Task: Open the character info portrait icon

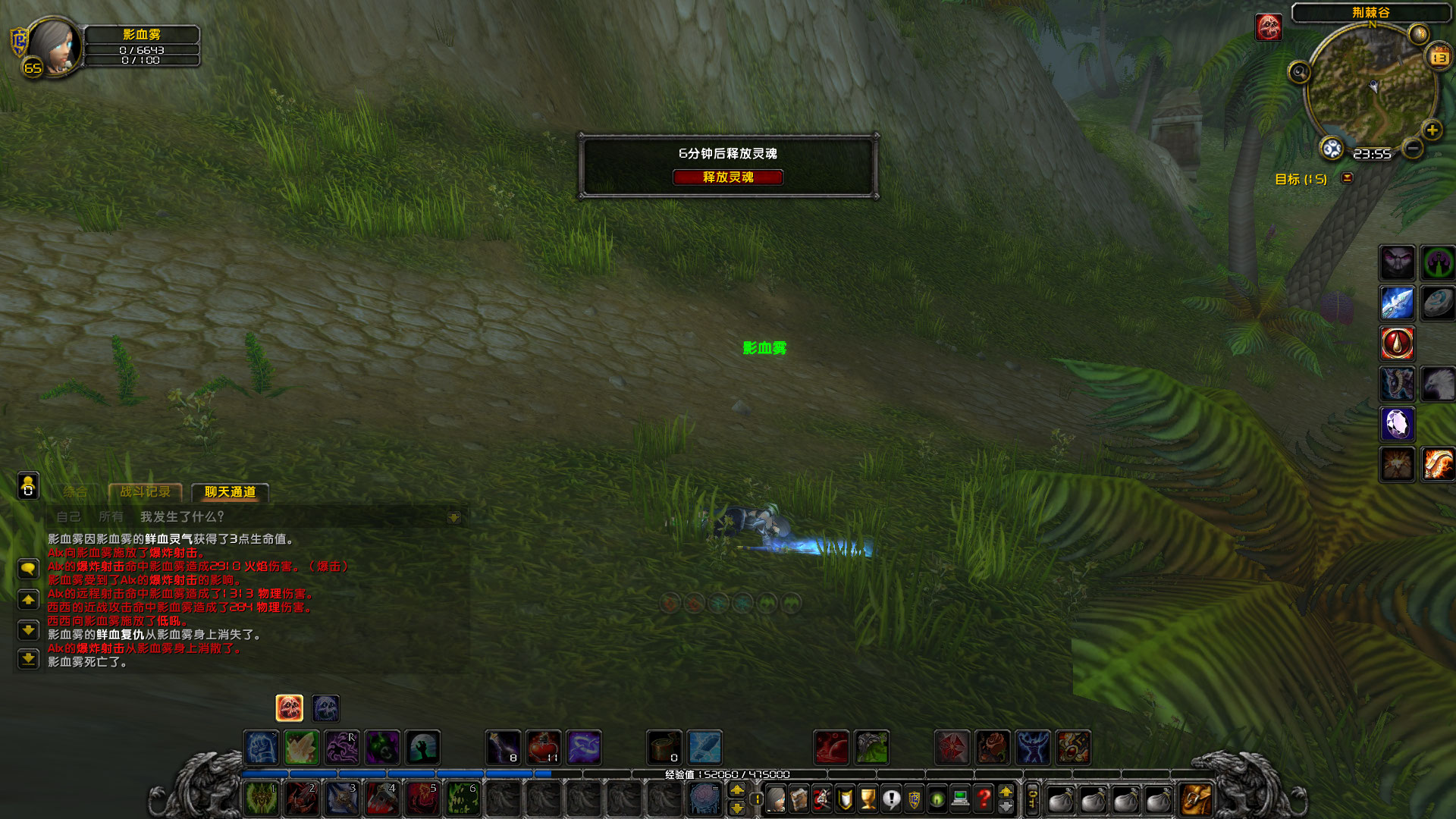Action: pos(776,798)
